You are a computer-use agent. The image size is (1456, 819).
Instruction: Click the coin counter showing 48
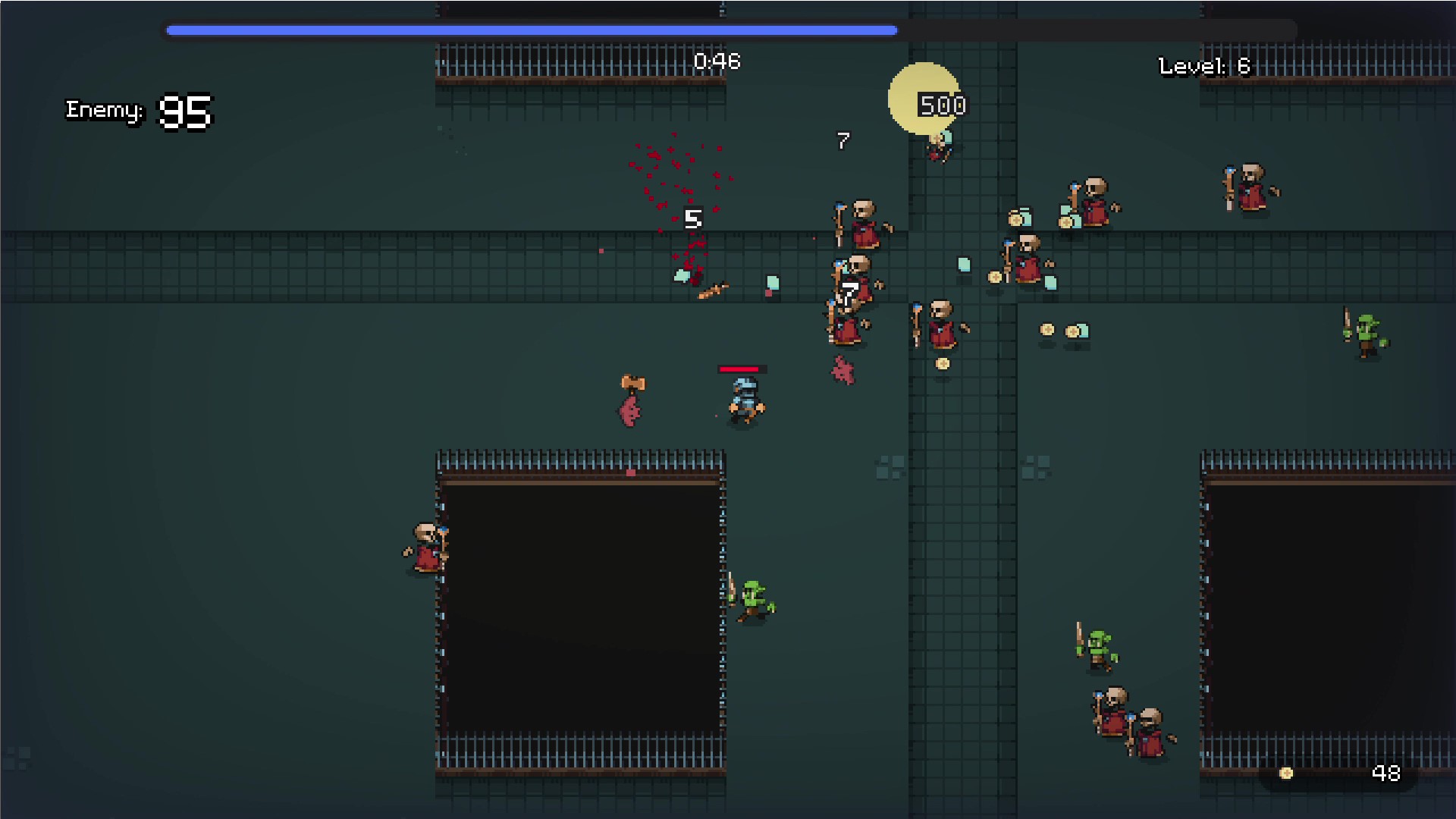pyautogui.click(x=1385, y=774)
